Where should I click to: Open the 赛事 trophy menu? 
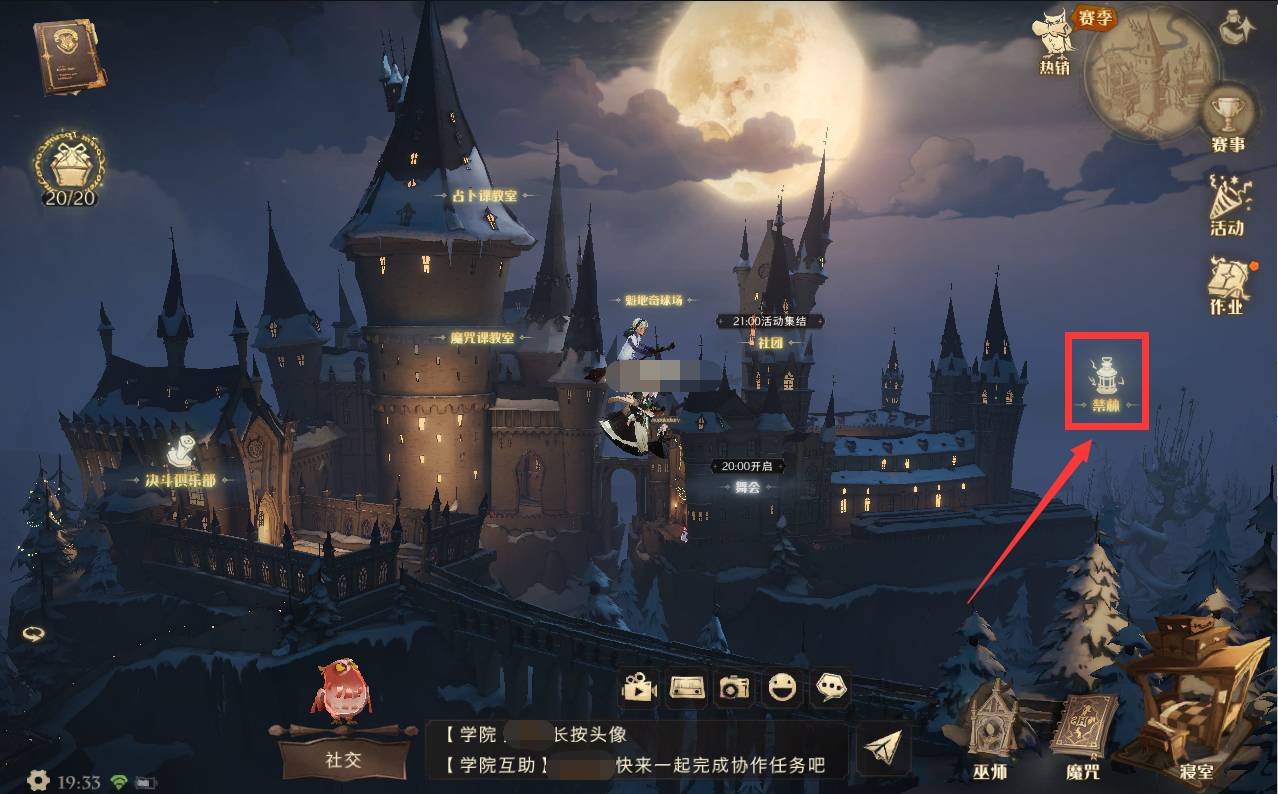click(x=1227, y=118)
